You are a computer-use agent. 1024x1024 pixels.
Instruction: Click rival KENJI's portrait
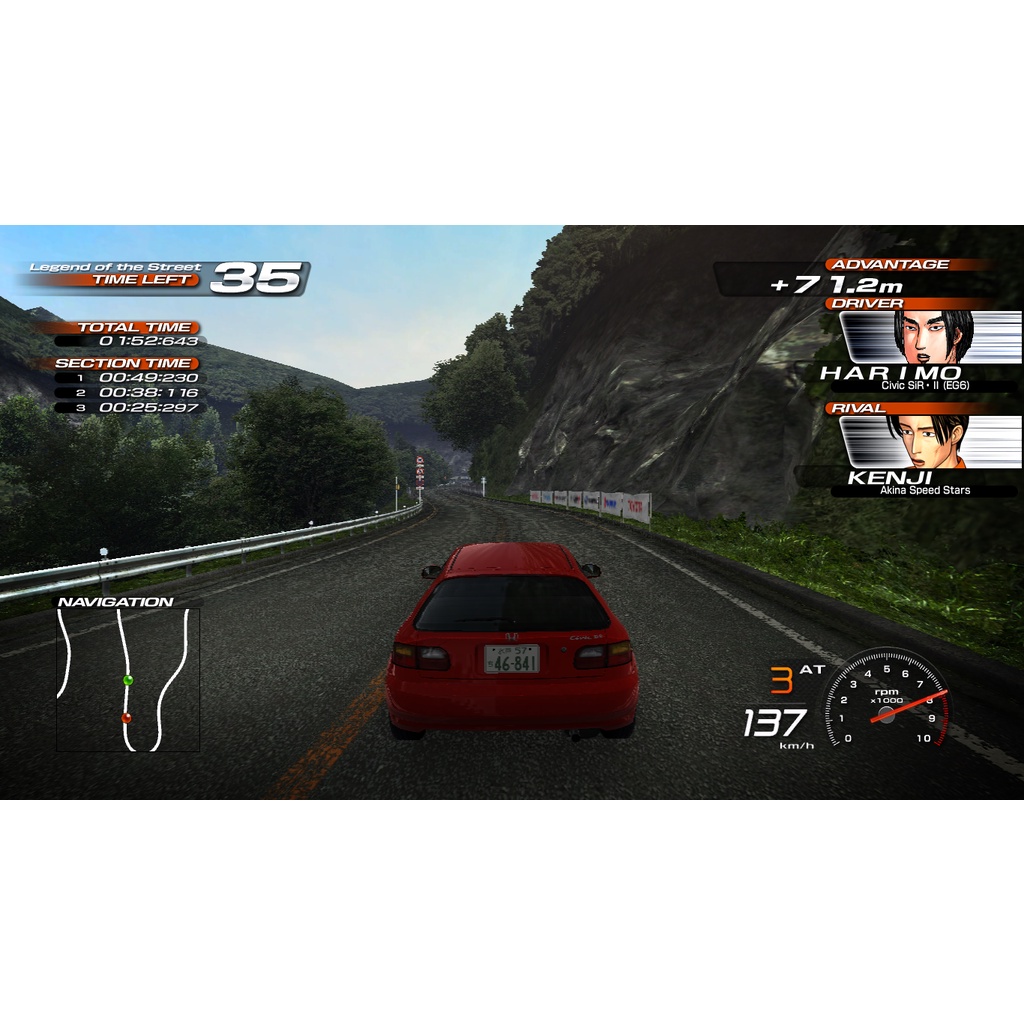pos(930,442)
